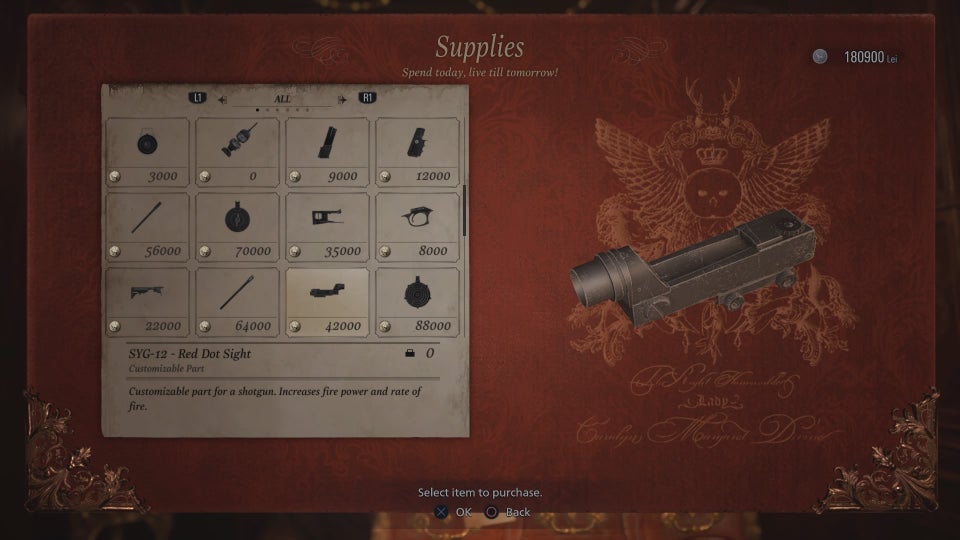
Task: Select the item costing 12000 Lei
Action: [x=417, y=151]
